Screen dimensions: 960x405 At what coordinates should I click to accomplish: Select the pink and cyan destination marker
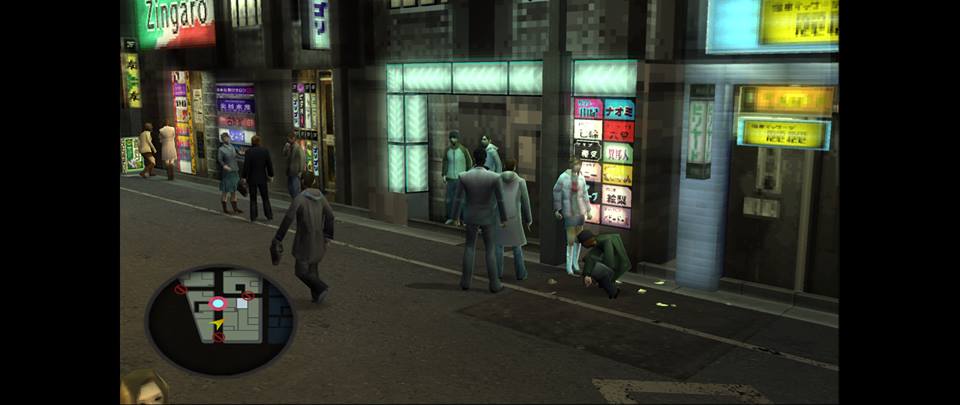tap(217, 303)
